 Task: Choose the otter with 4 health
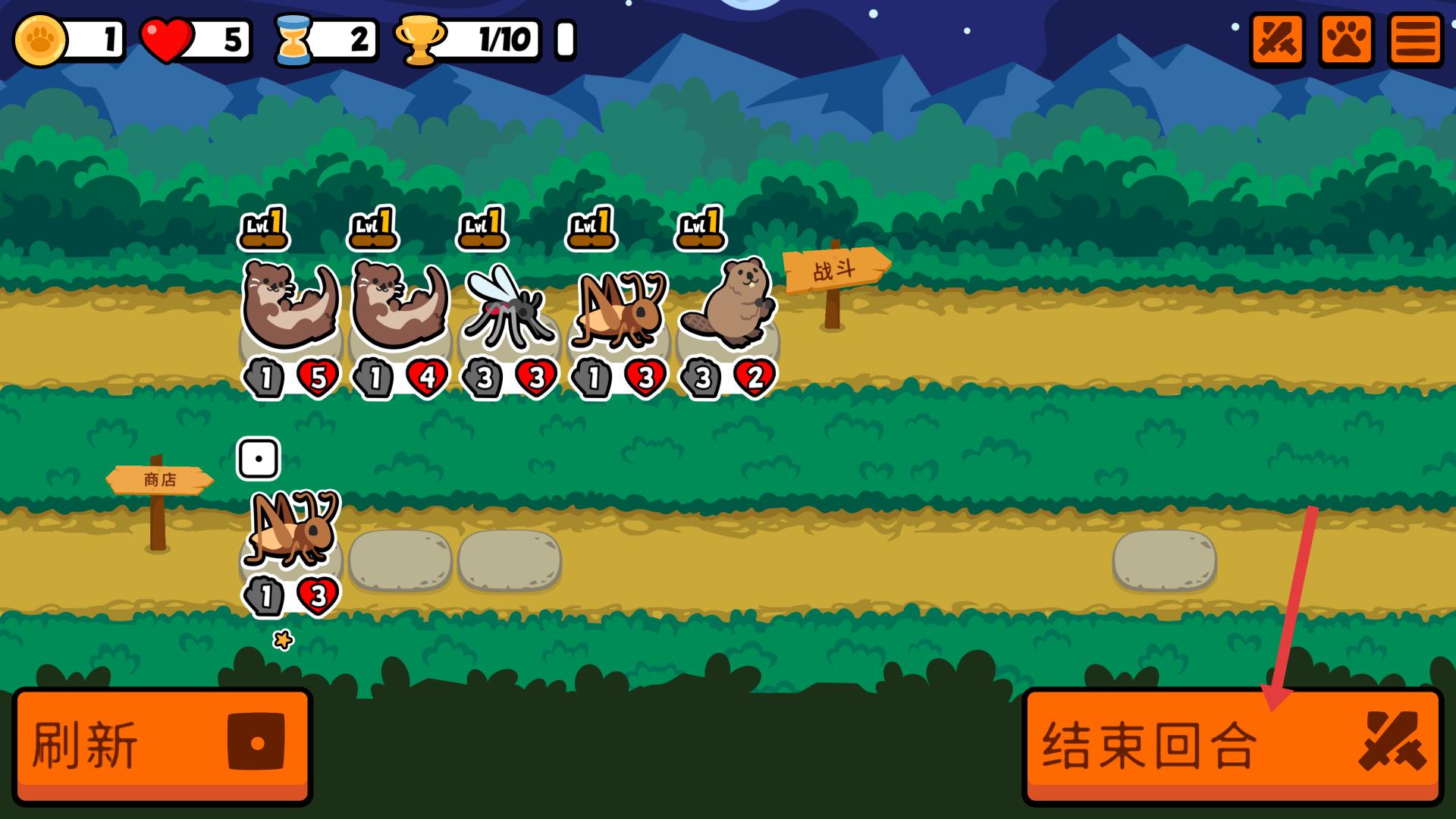coord(399,305)
